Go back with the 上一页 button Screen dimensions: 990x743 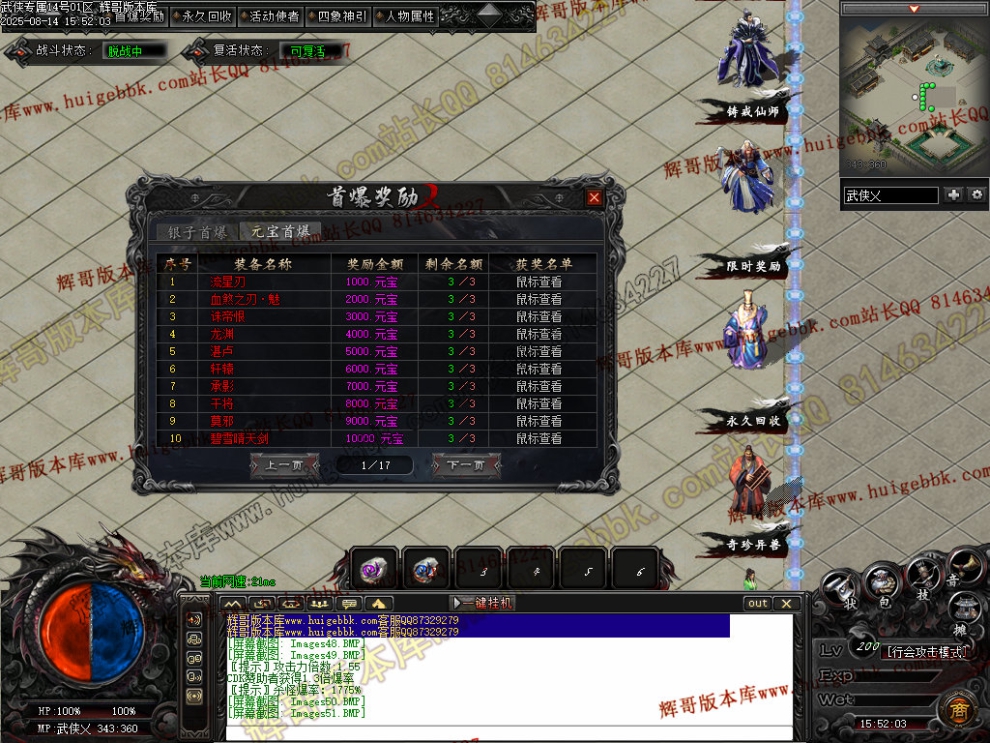pyautogui.click(x=284, y=465)
